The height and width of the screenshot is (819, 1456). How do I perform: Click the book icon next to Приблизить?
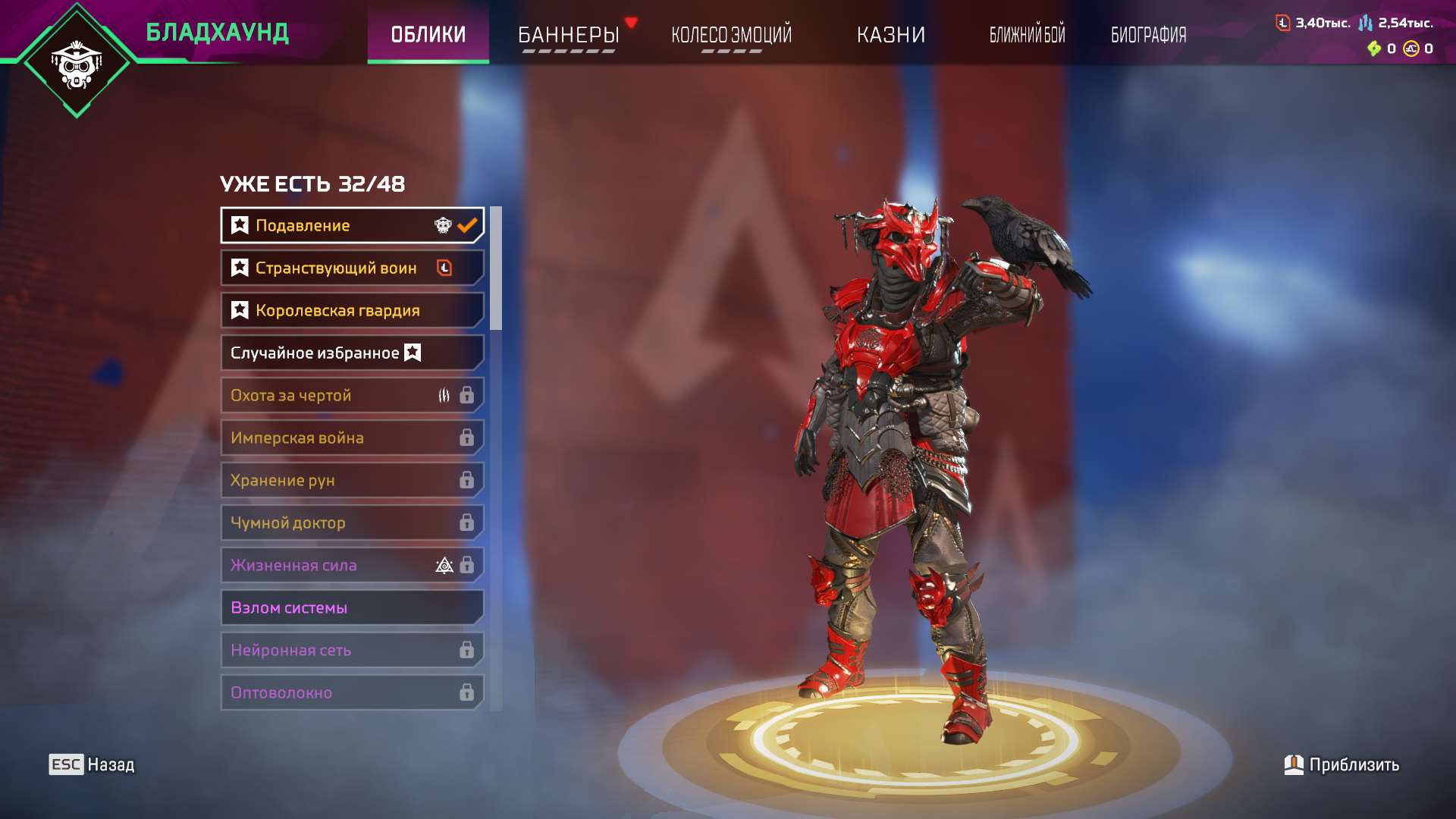(x=1294, y=765)
